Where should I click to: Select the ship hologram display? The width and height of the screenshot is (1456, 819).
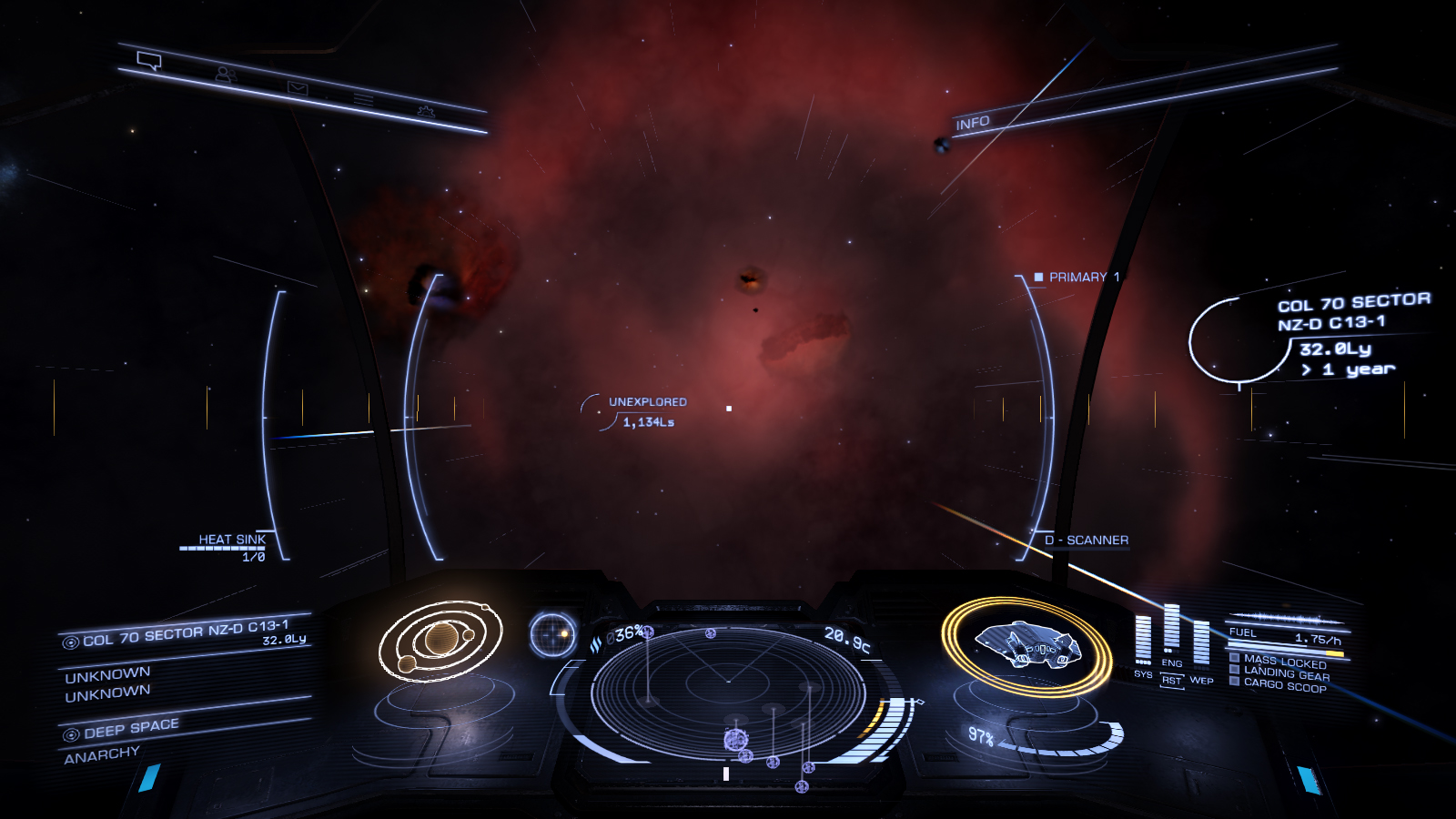point(1026,645)
